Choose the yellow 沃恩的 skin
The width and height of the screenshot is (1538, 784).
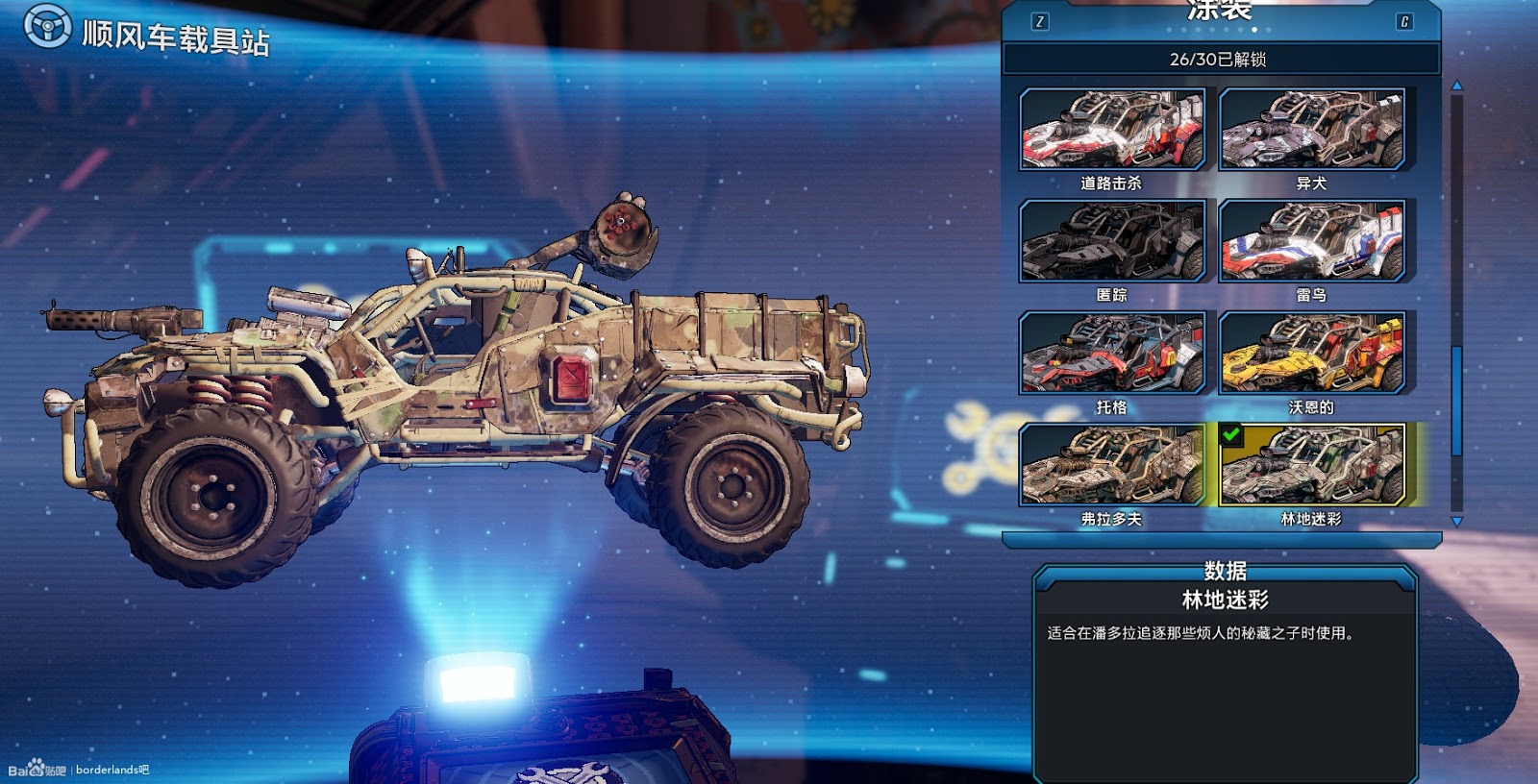pyautogui.click(x=1311, y=354)
